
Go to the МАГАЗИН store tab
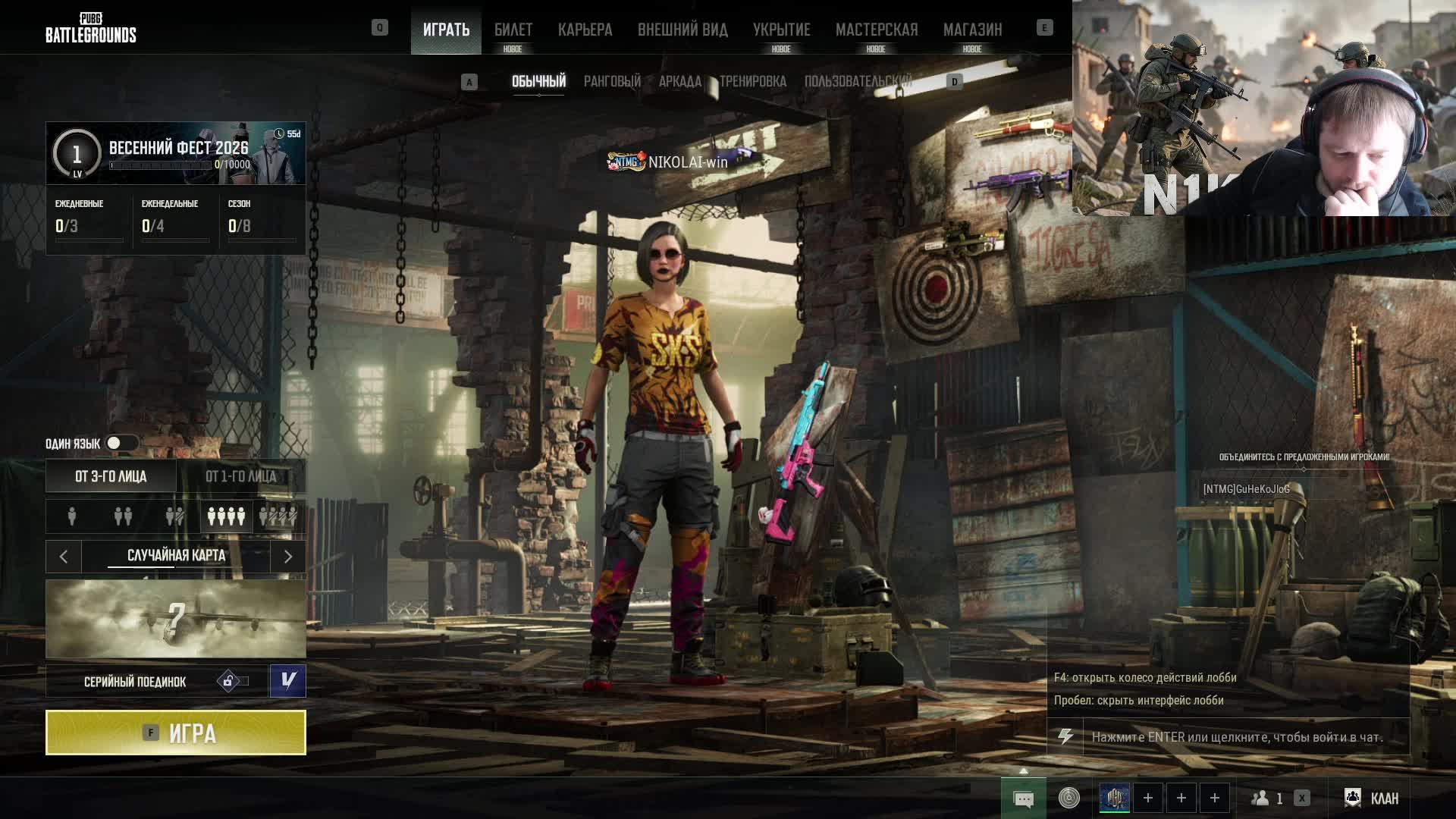tap(972, 30)
